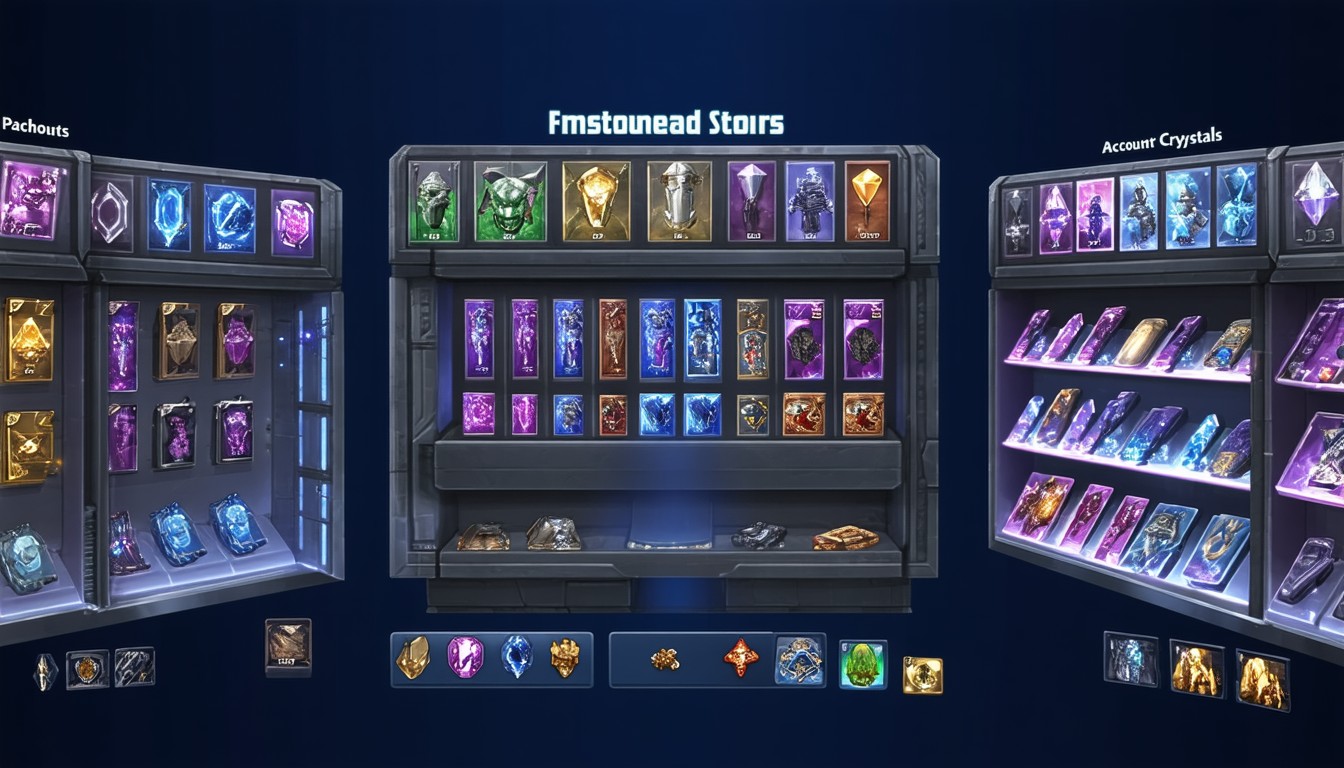Open the Pachouts shelf
This screenshot has width=1344, height=768.
[35, 127]
